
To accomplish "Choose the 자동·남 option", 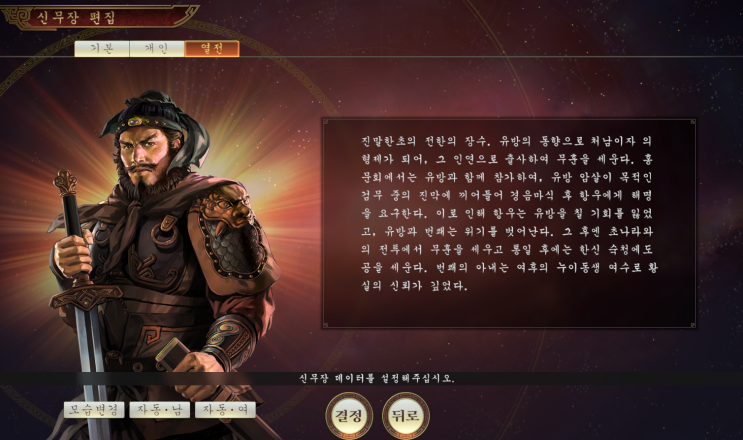I will pyautogui.click(x=159, y=410).
